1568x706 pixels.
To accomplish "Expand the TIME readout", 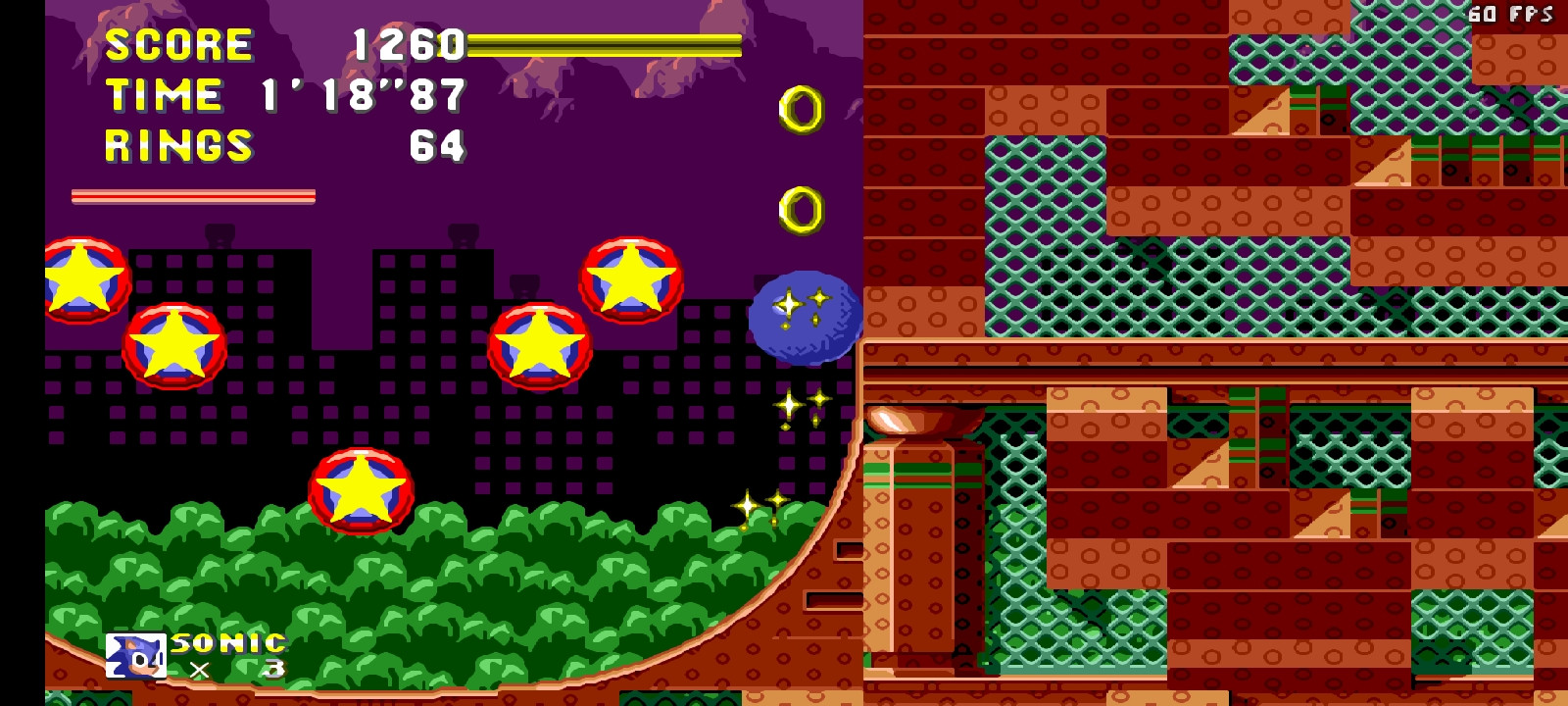I will pyautogui.click(x=167, y=95).
